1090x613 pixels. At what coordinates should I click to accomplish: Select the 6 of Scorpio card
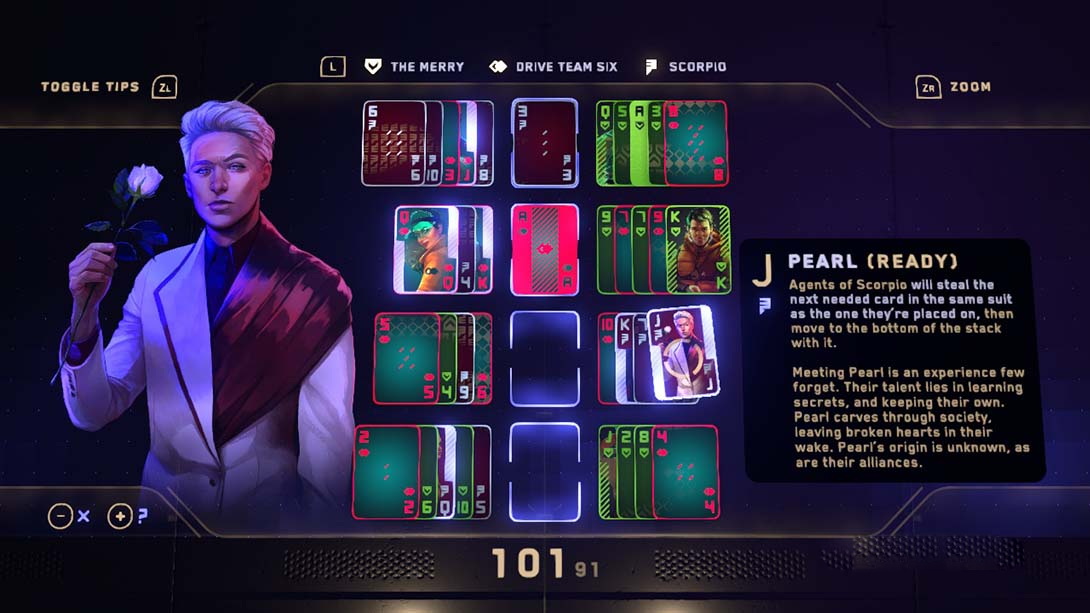tap(392, 143)
